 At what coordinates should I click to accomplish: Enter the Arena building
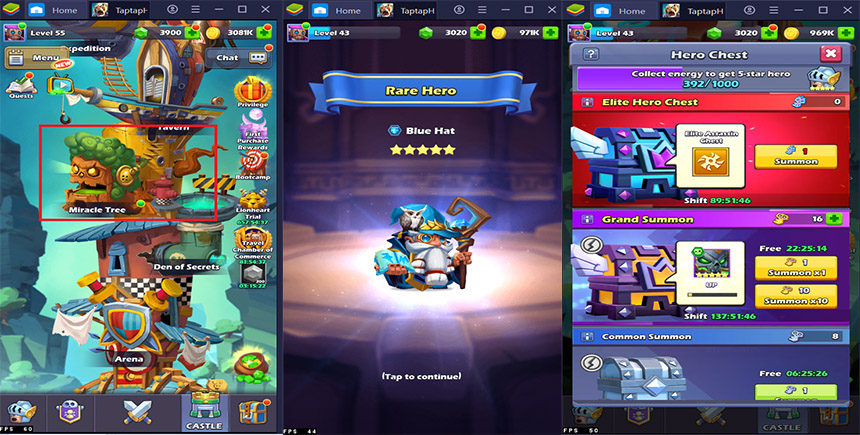coord(128,330)
